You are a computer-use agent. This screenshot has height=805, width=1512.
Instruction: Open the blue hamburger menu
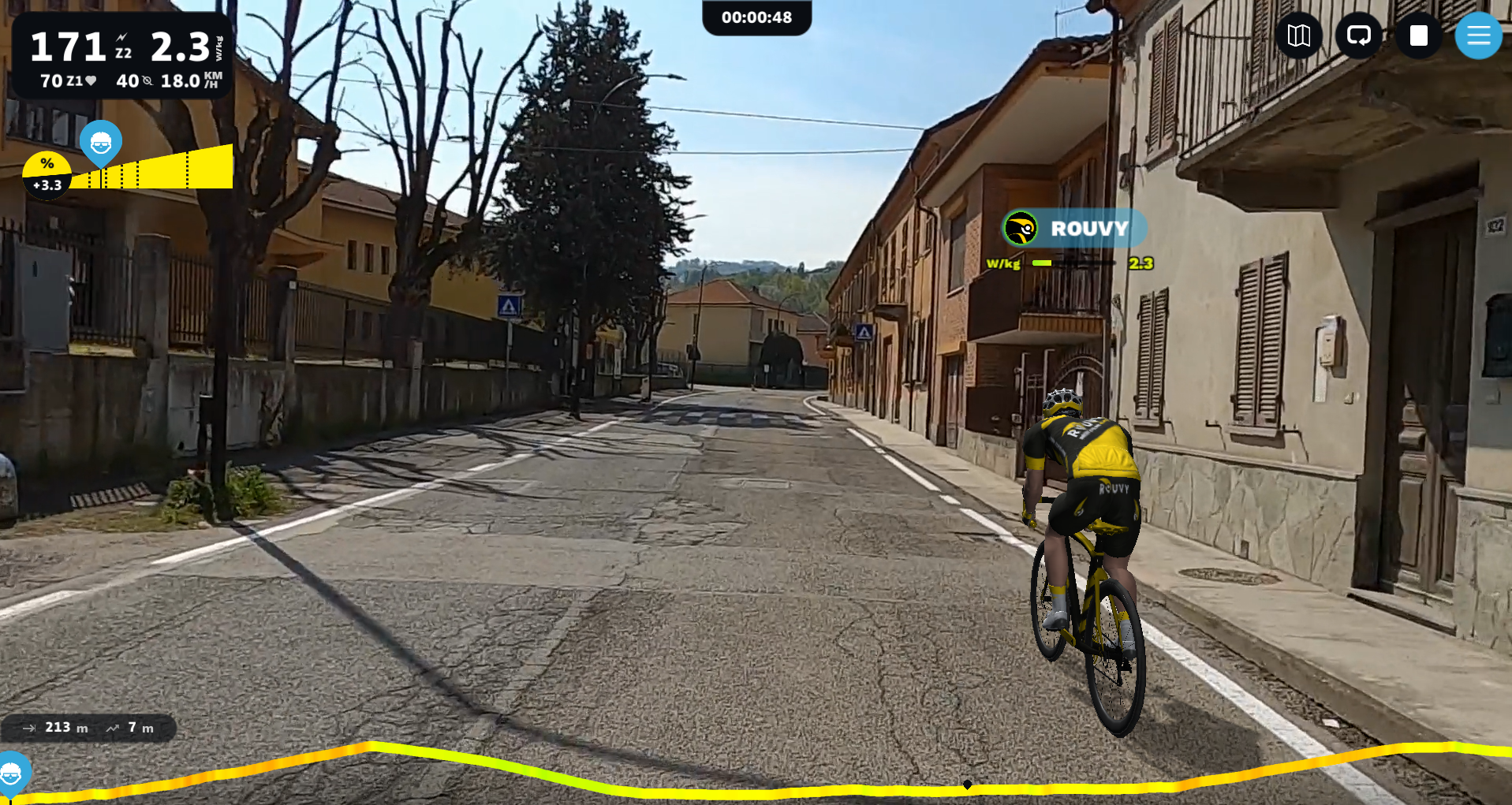point(1478,35)
